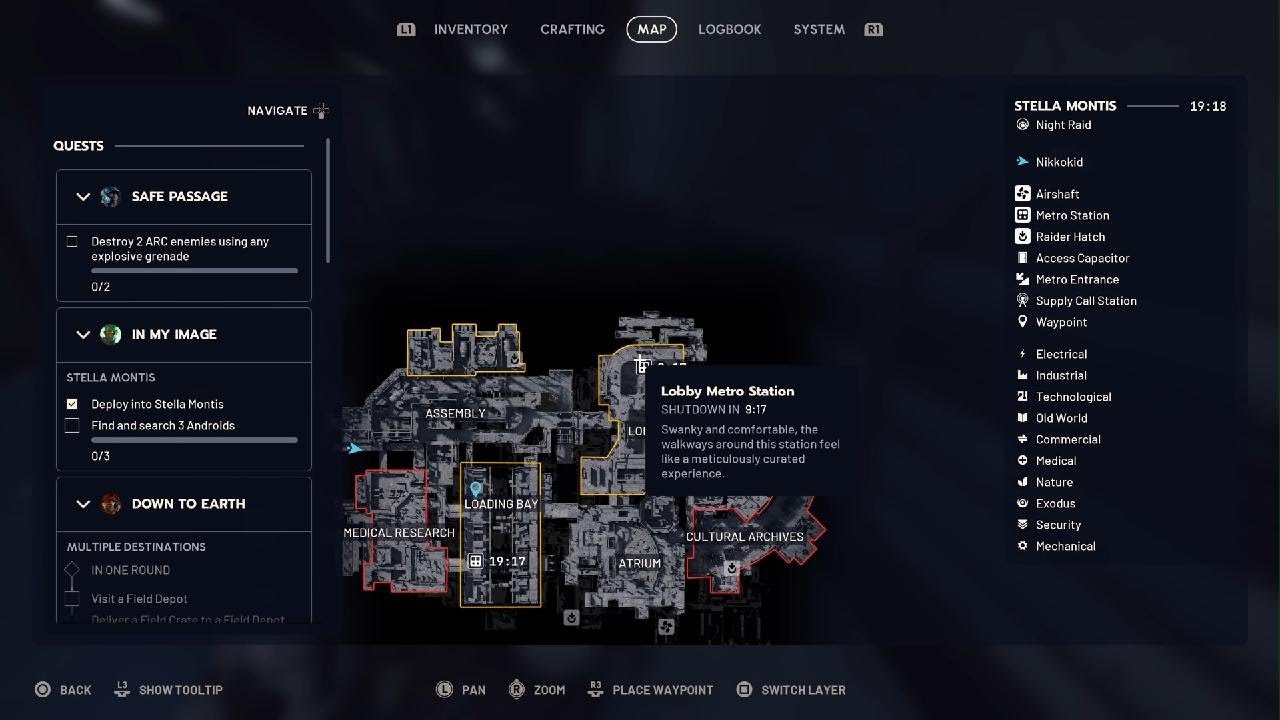This screenshot has width=1280, height=720.
Task: Select the Medical Research area on the map
Action: [x=398, y=533]
